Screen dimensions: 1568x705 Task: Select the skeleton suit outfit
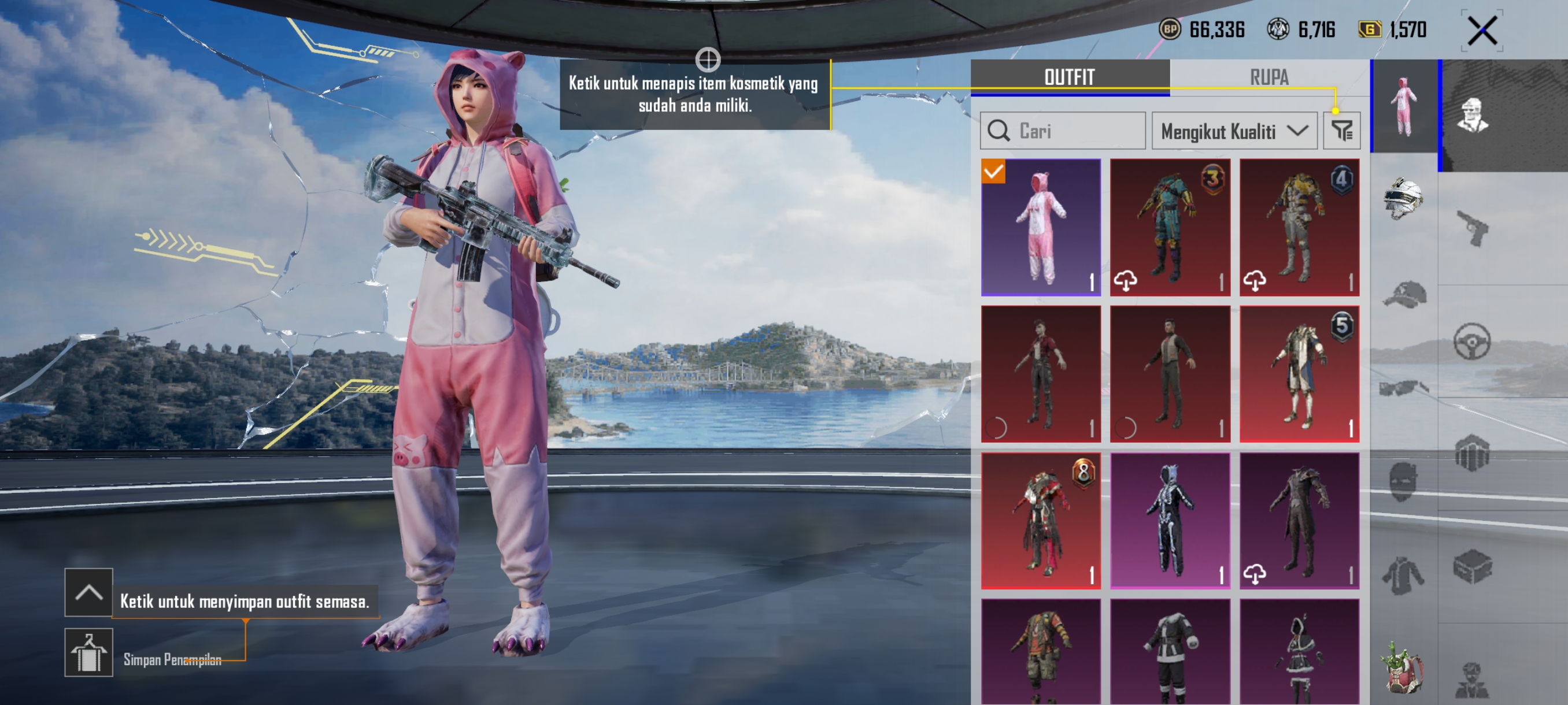1169,520
